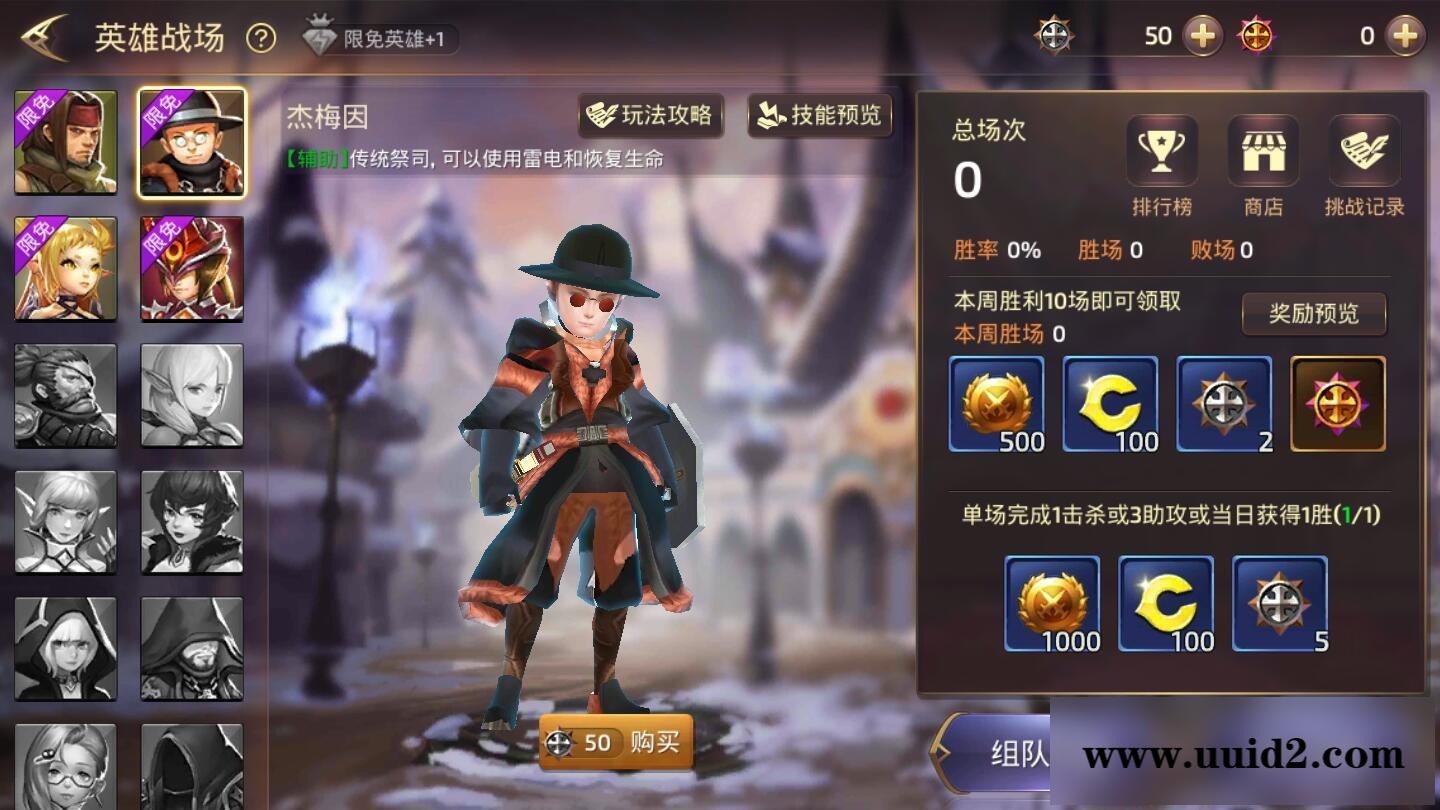Open the 排行榜 leaderboard trophy icon
Viewport: 1440px width, 810px height.
click(x=1161, y=150)
